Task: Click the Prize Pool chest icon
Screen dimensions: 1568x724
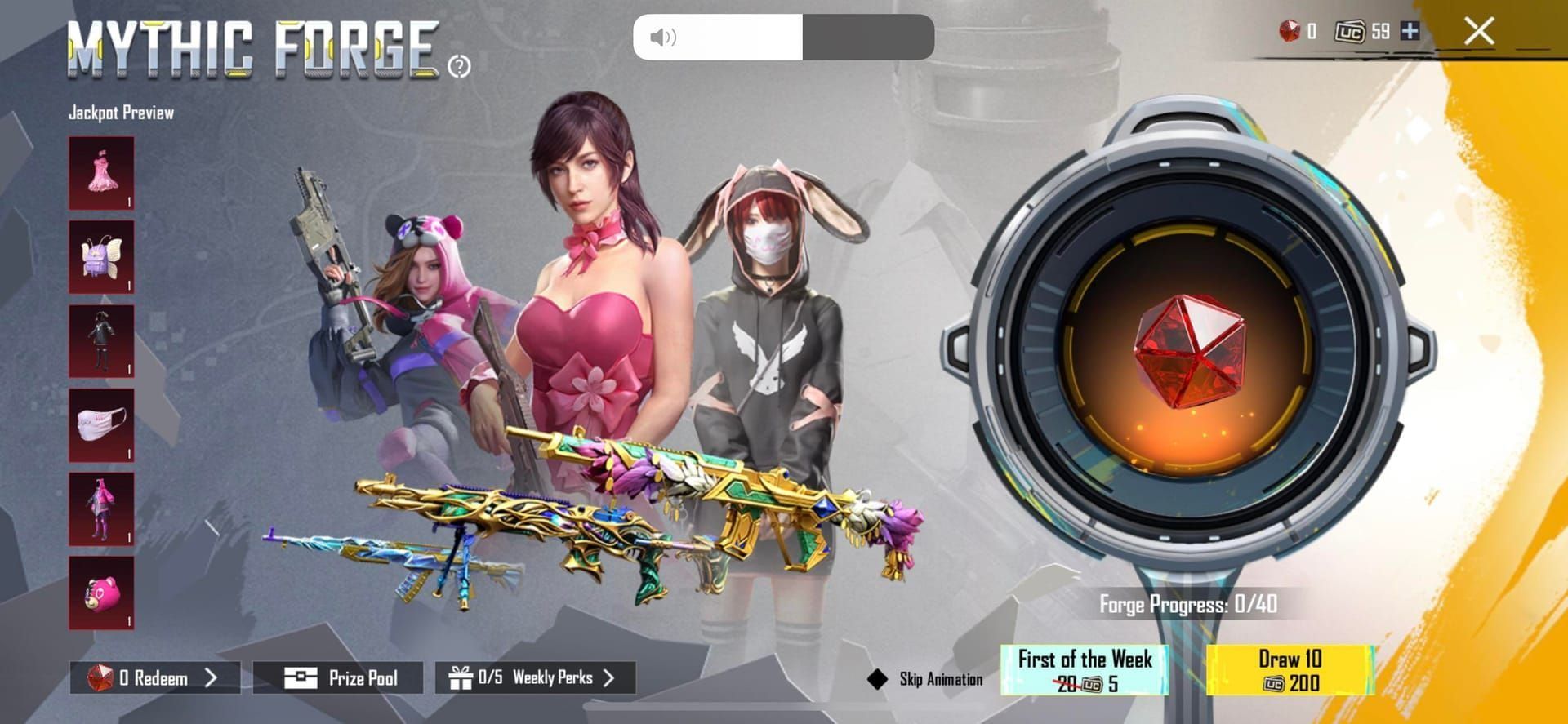Action: pos(301,677)
